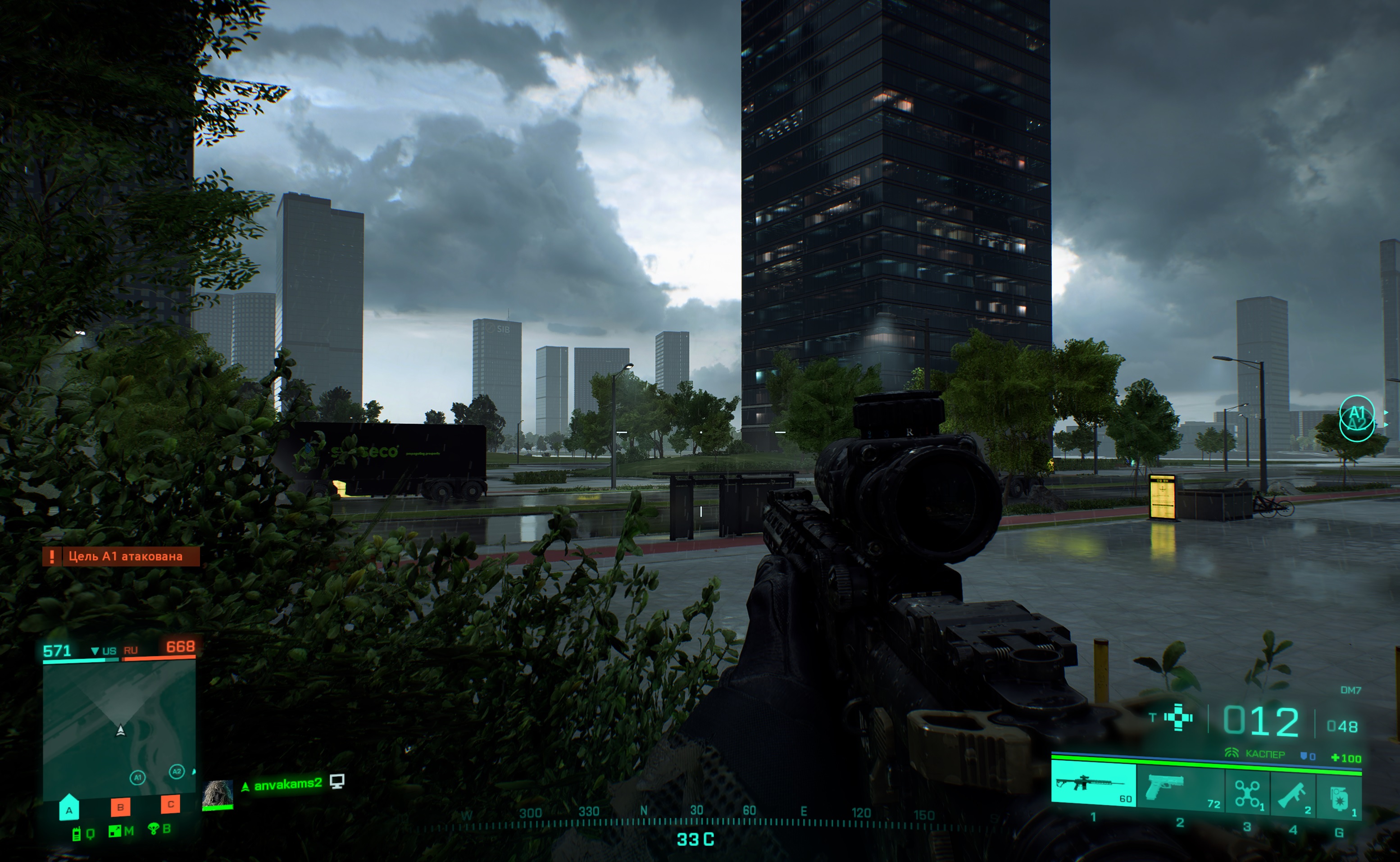Expand the map with the green map icon
This screenshot has height=862, width=1400.
click(115, 831)
